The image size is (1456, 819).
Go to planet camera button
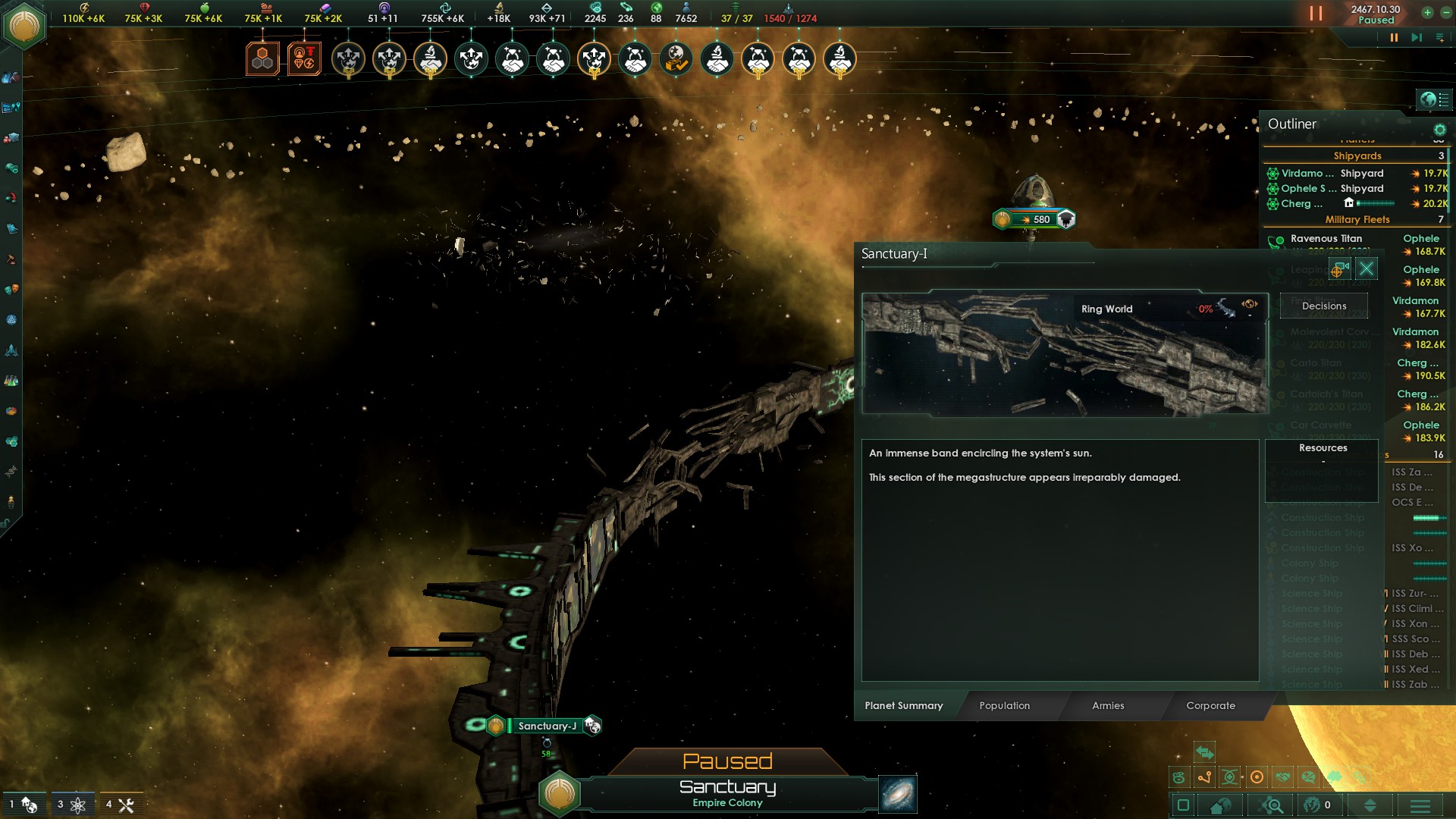coord(1339,268)
